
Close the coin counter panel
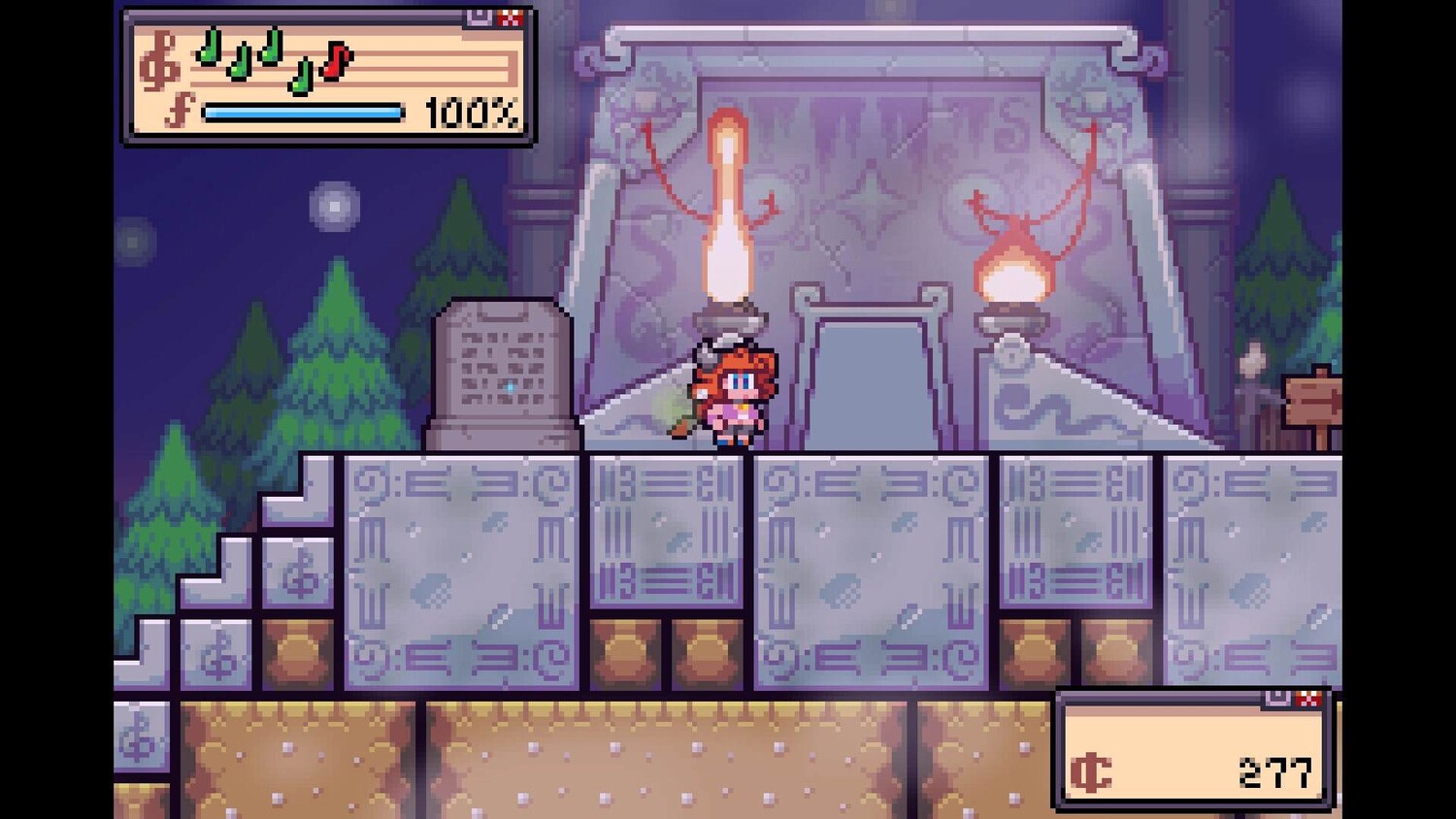(1308, 699)
